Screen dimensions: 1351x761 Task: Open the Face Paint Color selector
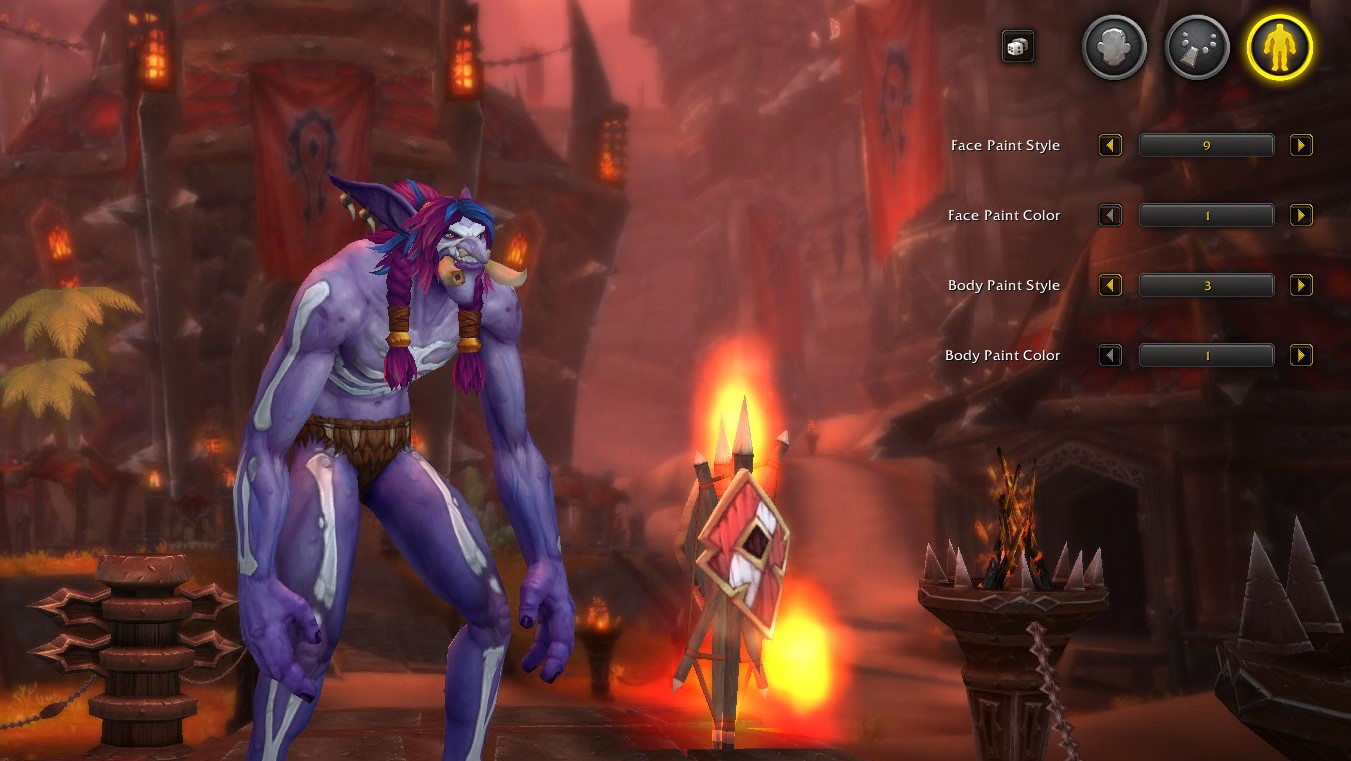(x=1206, y=215)
